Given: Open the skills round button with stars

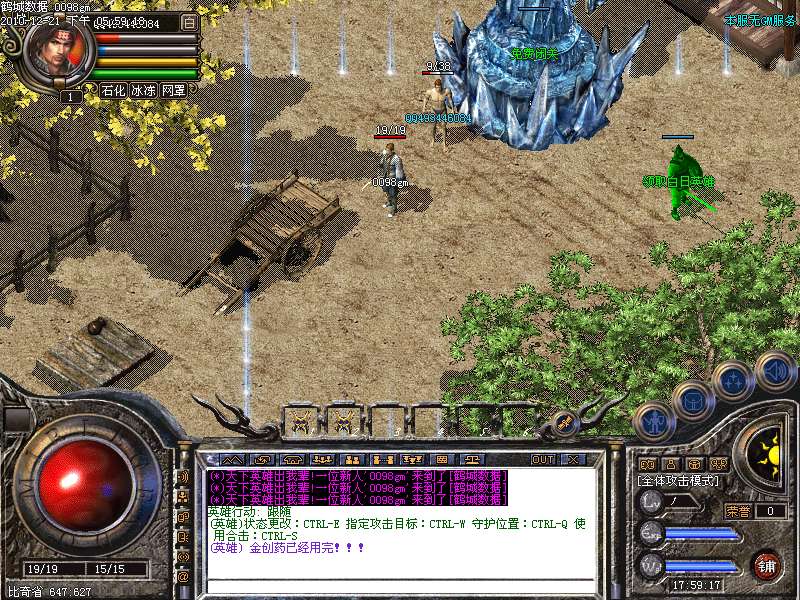Looking at the screenshot, I should 732,380.
